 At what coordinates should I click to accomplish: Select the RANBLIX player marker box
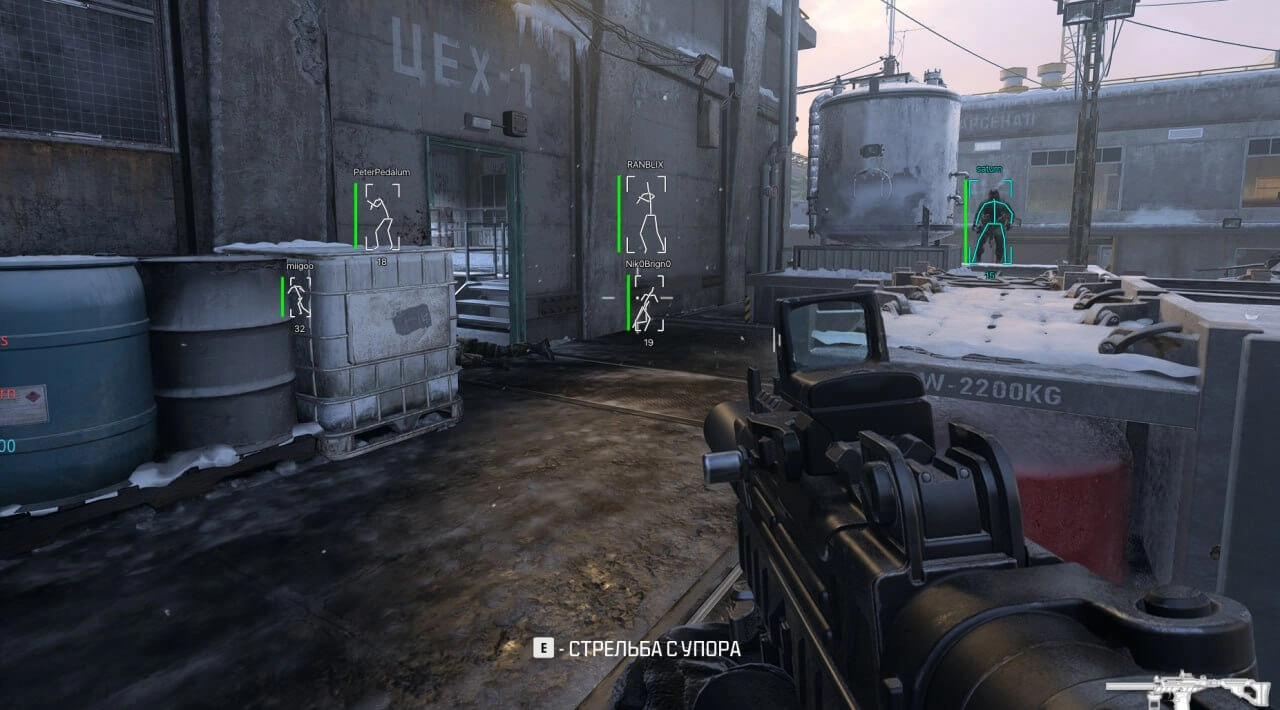[x=645, y=213]
